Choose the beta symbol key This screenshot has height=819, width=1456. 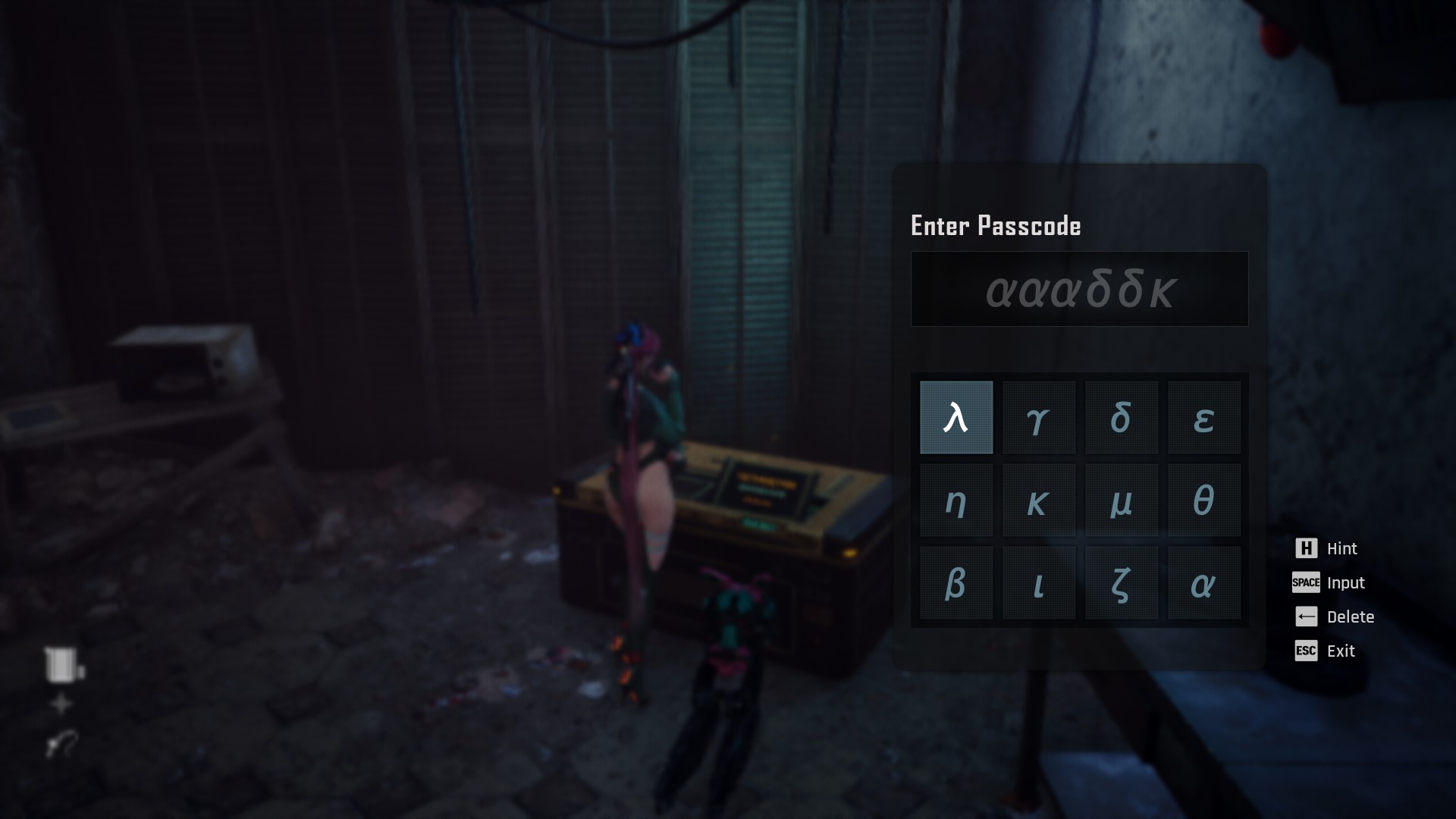click(x=956, y=583)
